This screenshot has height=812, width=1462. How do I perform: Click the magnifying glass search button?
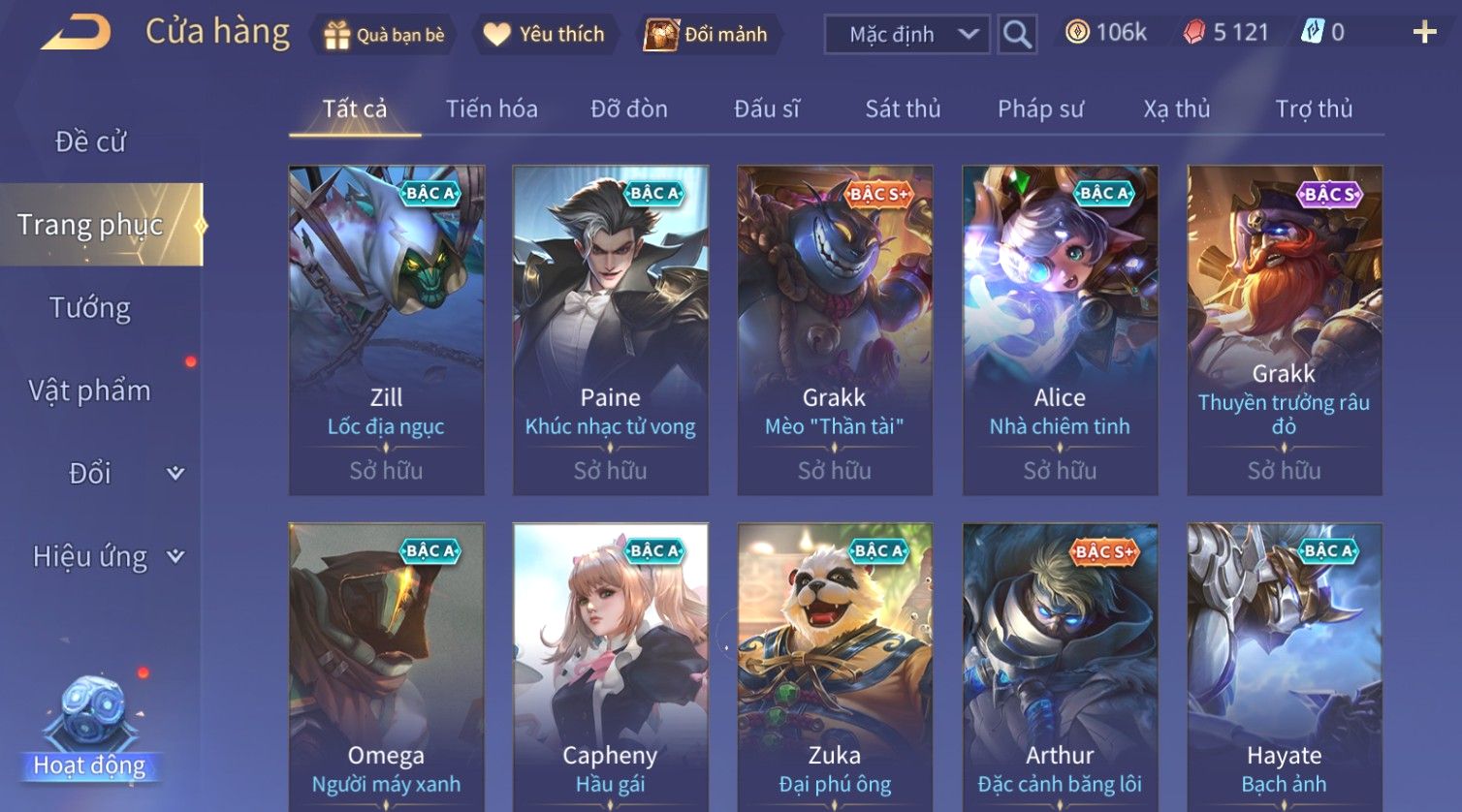(x=1017, y=35)
